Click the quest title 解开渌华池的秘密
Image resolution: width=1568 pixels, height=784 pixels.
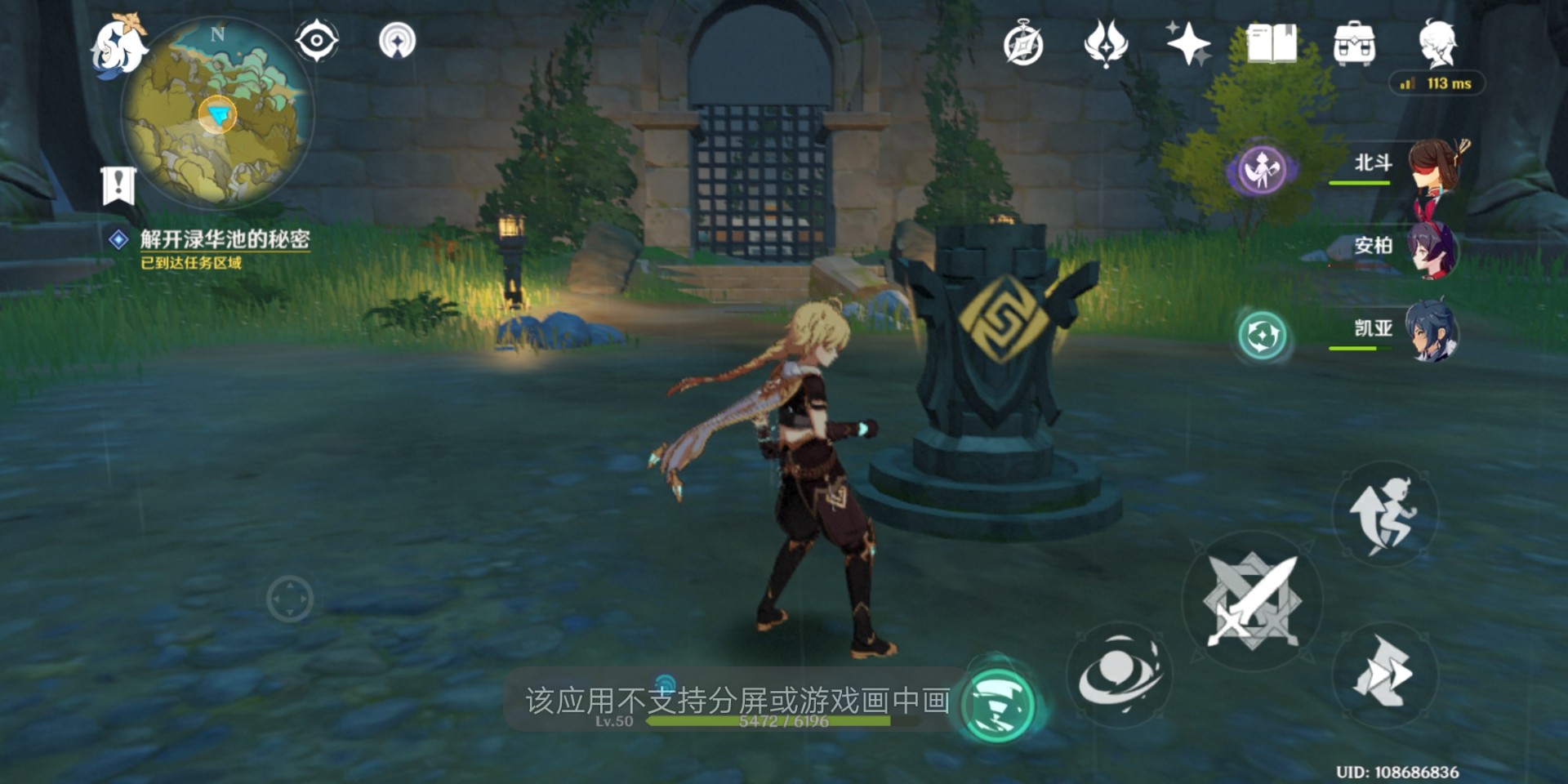click(225, 239)
